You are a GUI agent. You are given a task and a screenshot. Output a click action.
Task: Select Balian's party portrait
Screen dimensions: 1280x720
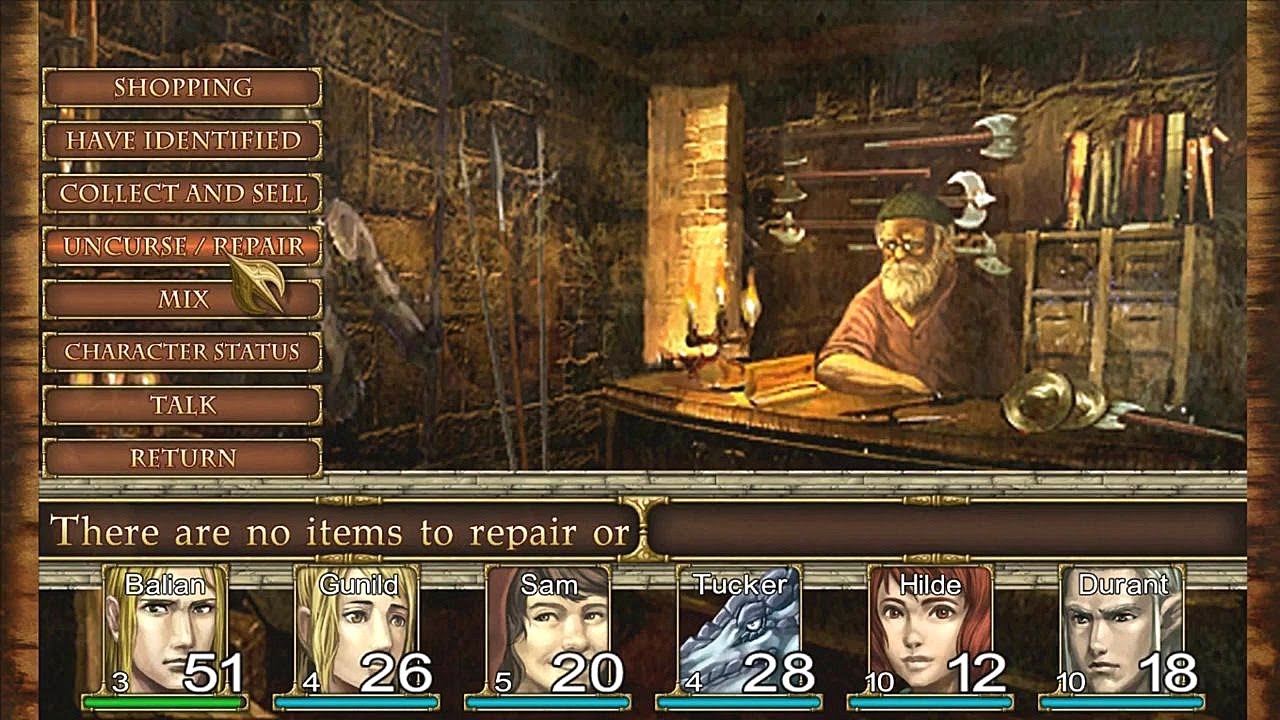[x=165, y=632]
